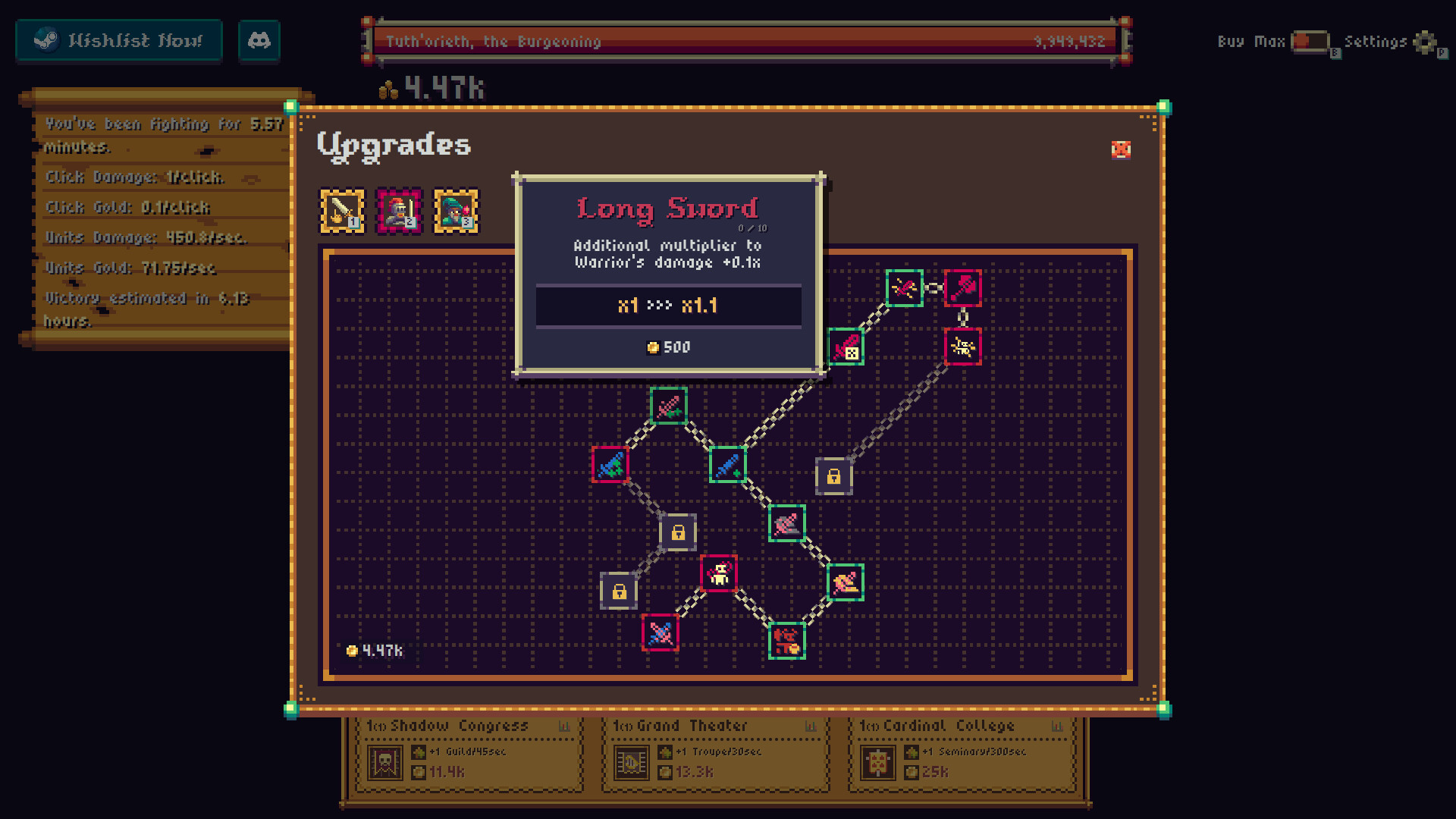Viewport: 1456px width, 819px height.
Task: Open the Discord server icon
Action: [x=259, y=40]
